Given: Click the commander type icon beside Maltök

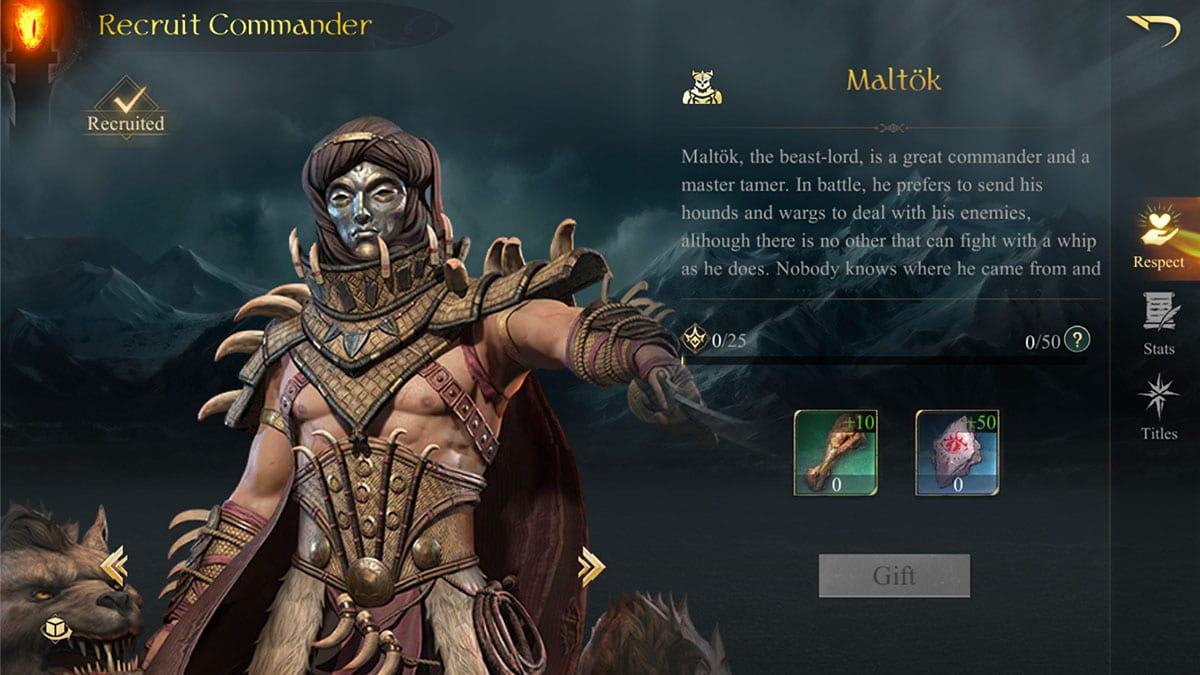Looking at the screenshot, I should tap(702, 86).
